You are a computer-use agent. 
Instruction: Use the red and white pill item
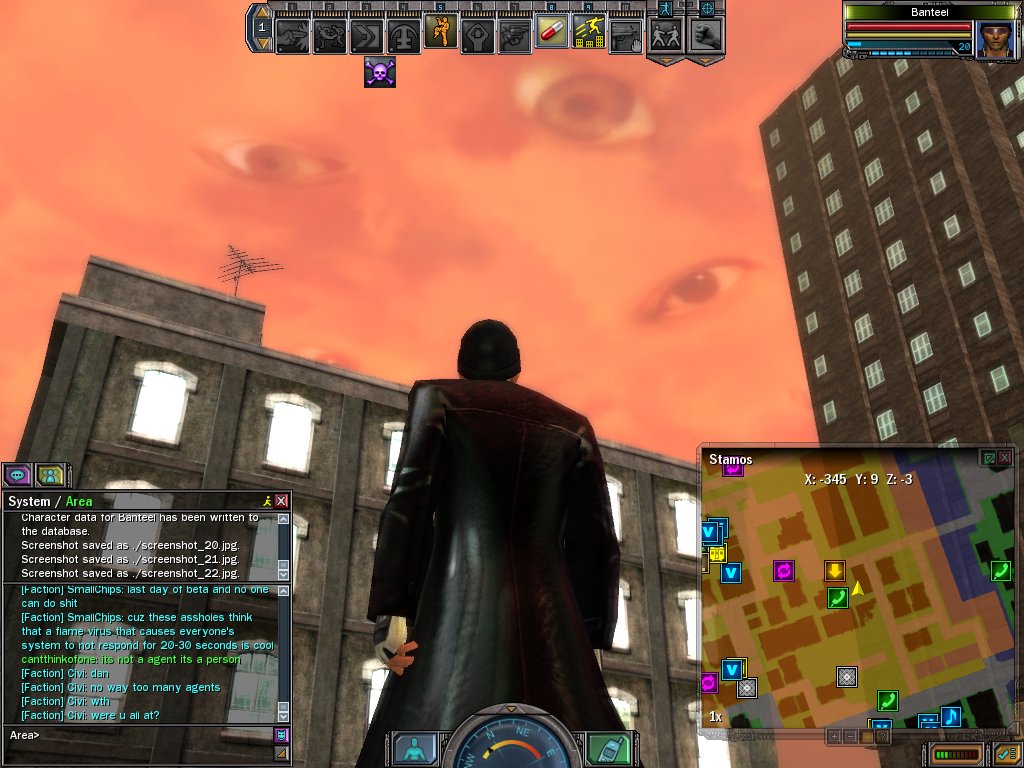(x=551, y=33)
